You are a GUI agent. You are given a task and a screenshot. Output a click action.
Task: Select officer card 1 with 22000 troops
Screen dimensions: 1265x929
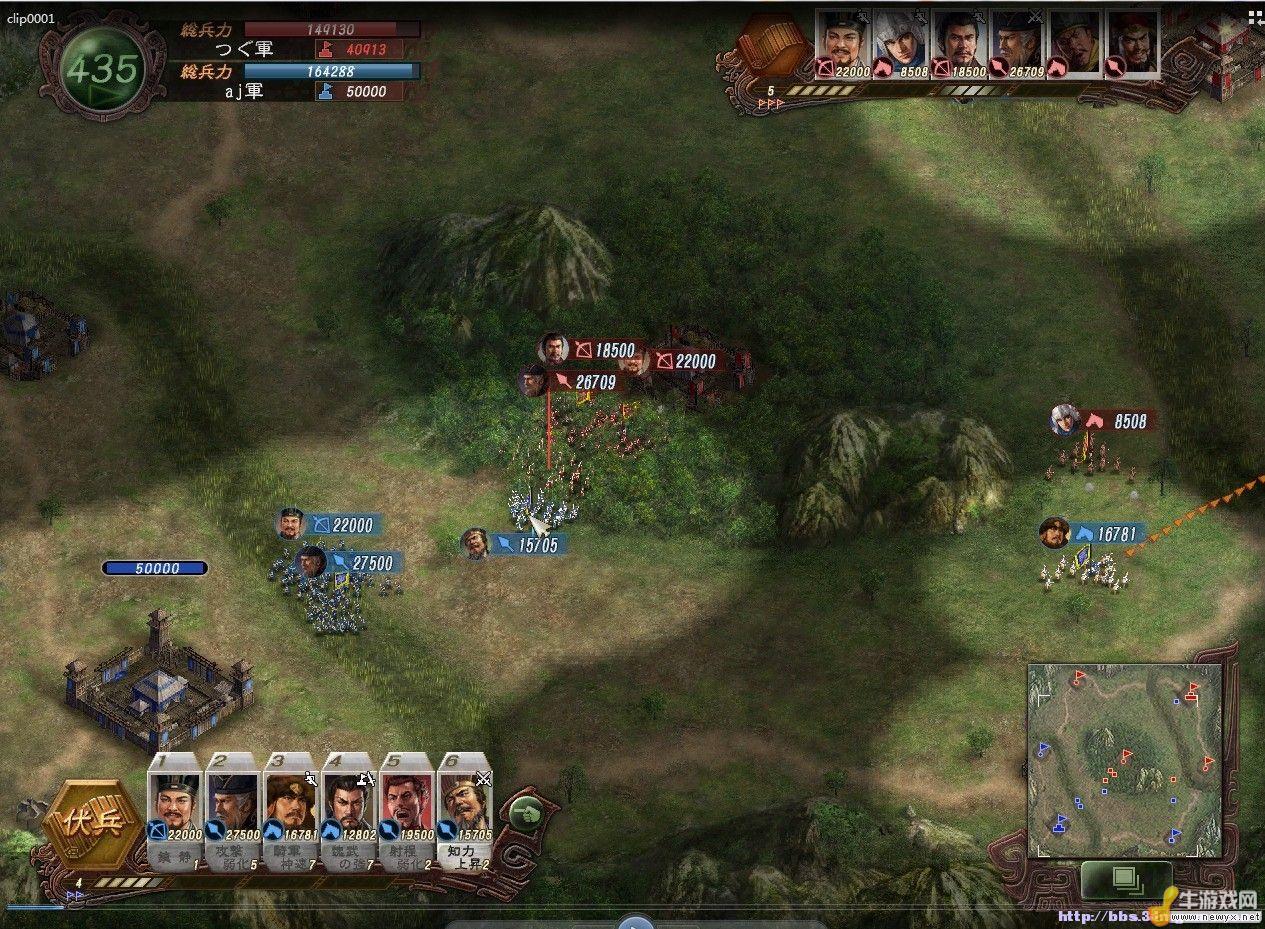pyautogui.click(x=175, y=806)
